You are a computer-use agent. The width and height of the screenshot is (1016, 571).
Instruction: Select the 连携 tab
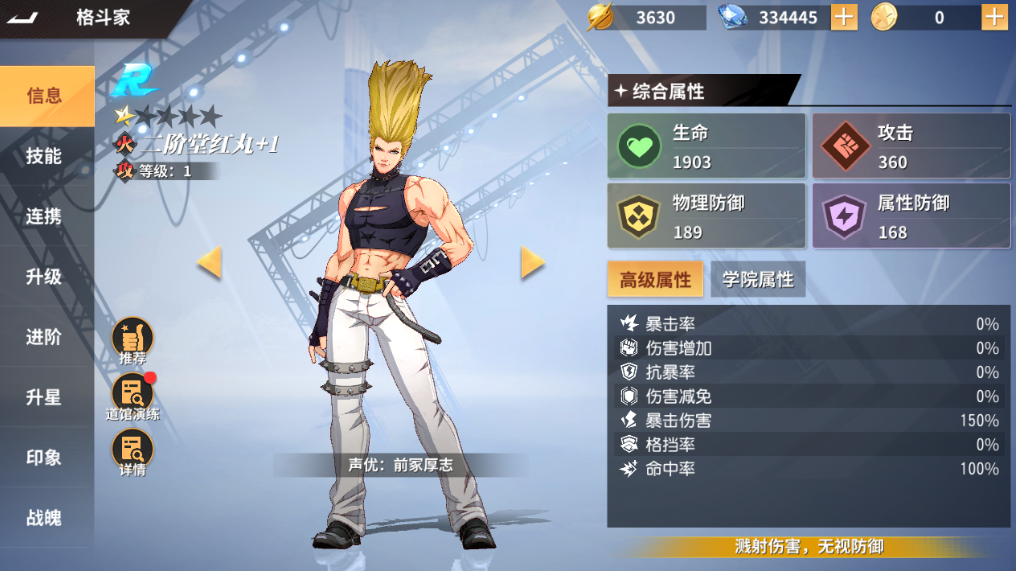click(46, 216)
